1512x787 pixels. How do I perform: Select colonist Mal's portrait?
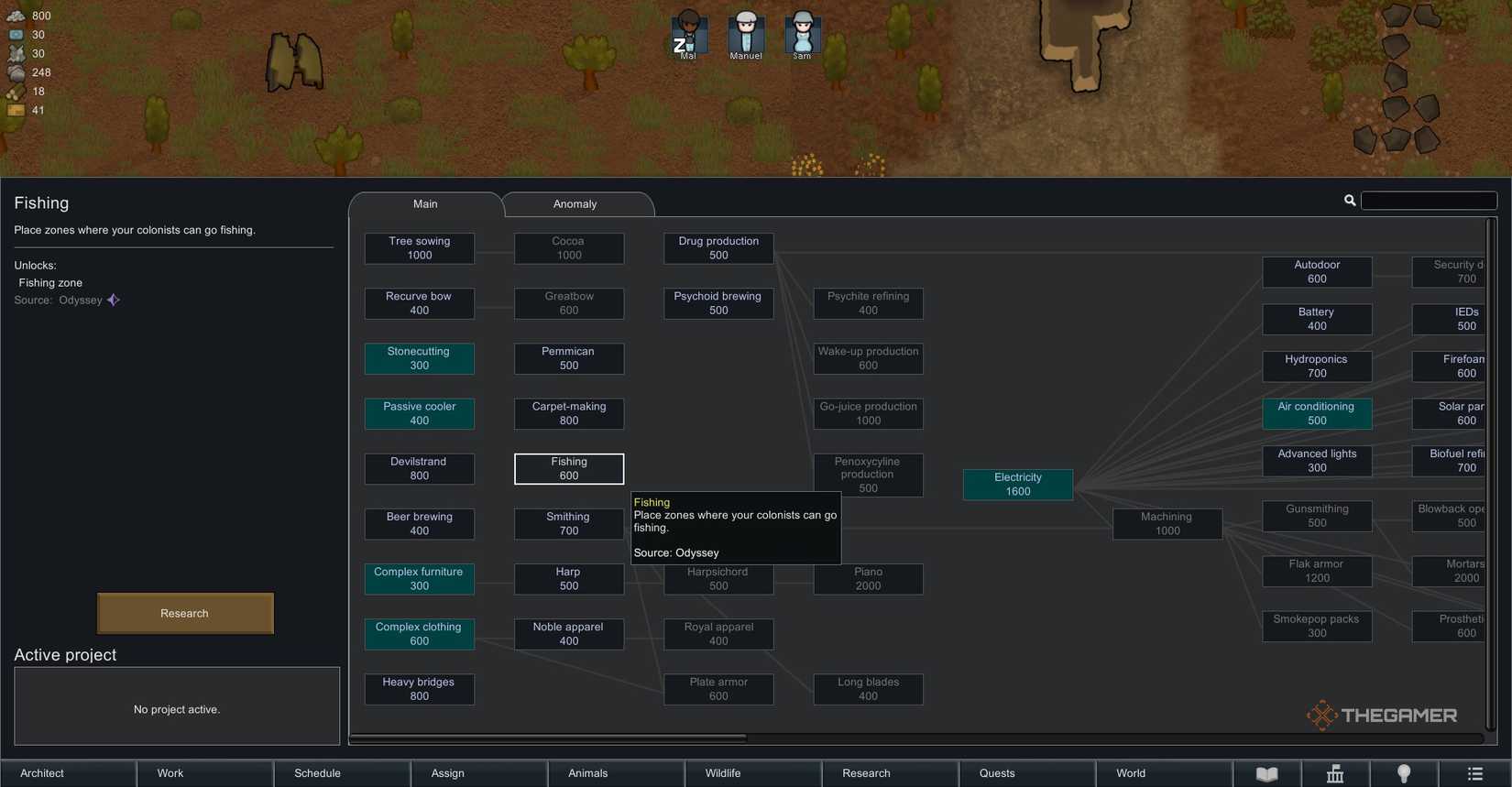tap(688, 35)
